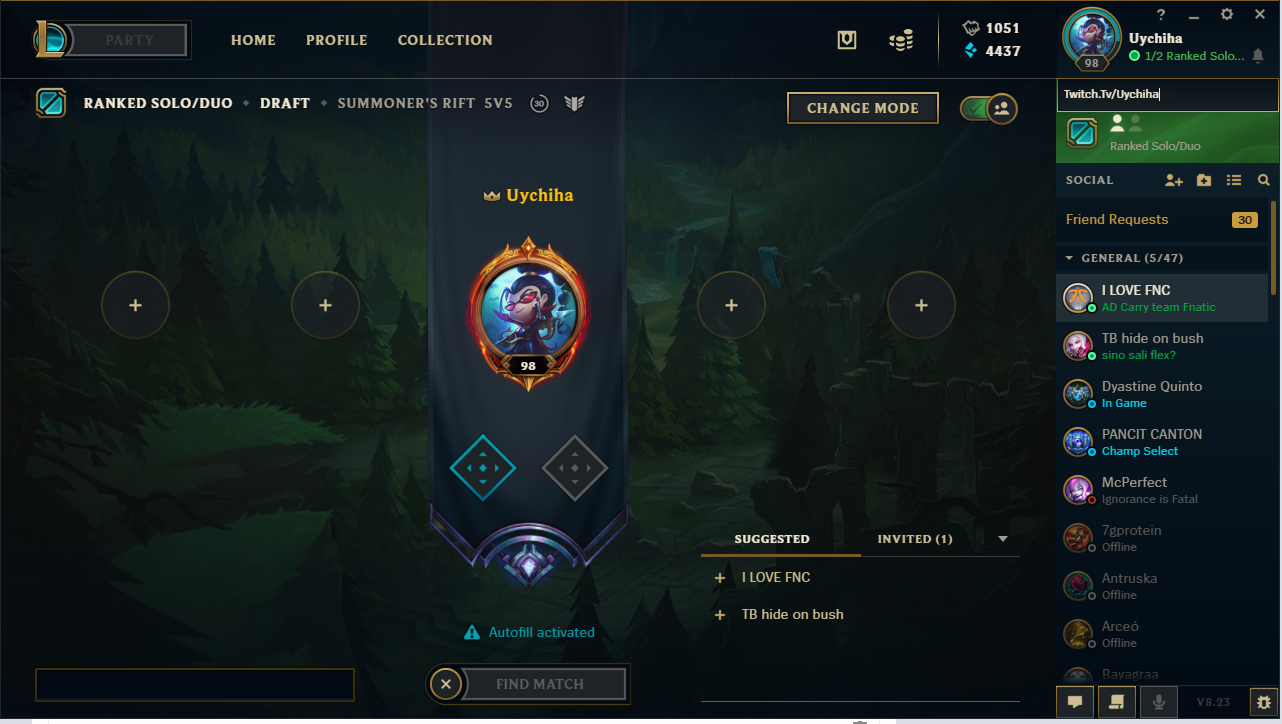Click the CHANGE MODE button
The image size is (1282, 724).
coord(862,108)
